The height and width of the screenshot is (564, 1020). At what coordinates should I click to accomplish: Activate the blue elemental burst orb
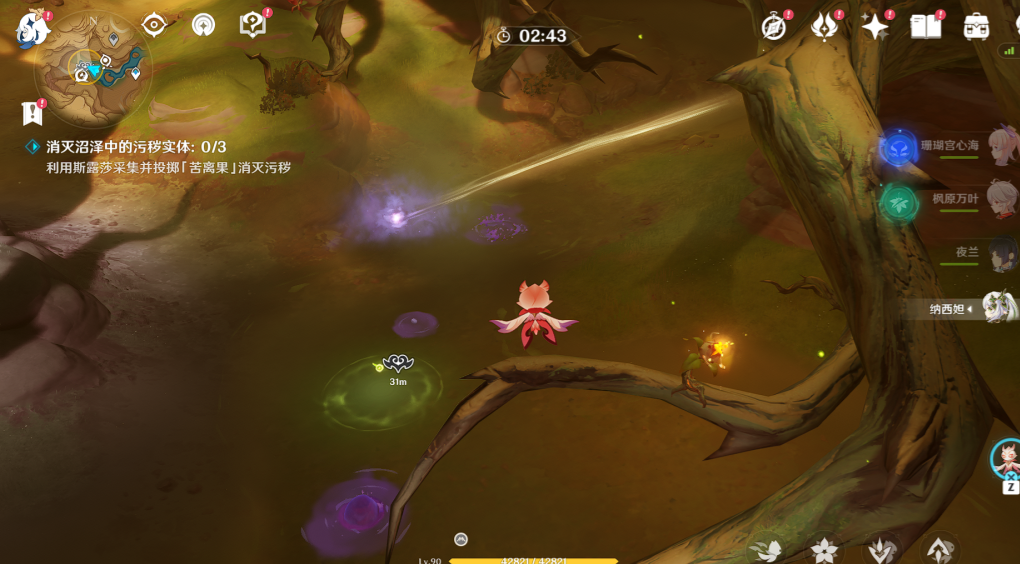(899, 150)
